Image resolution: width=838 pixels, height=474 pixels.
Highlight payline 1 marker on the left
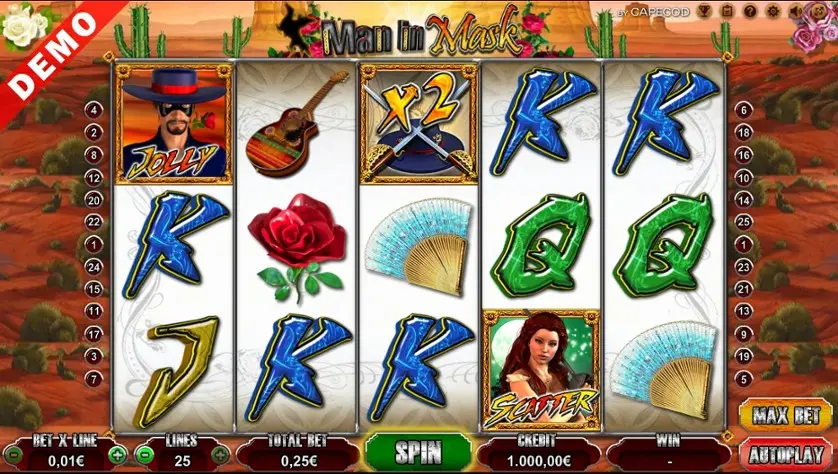[95, 244]
